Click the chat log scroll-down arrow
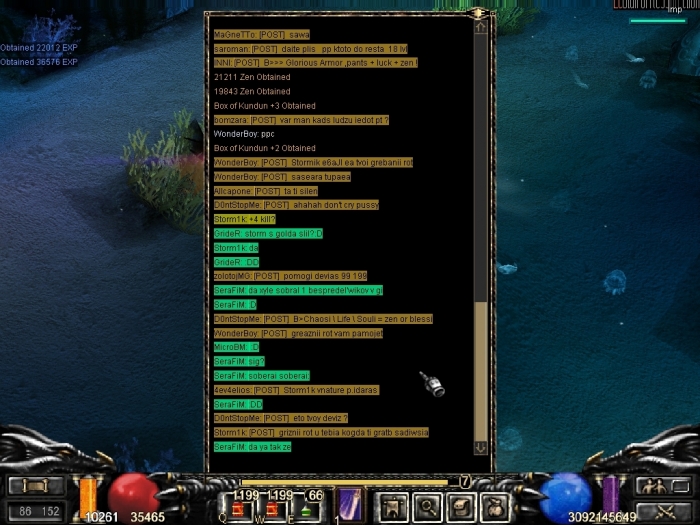This screenshot has height=525, width=700. click(481, 447)
